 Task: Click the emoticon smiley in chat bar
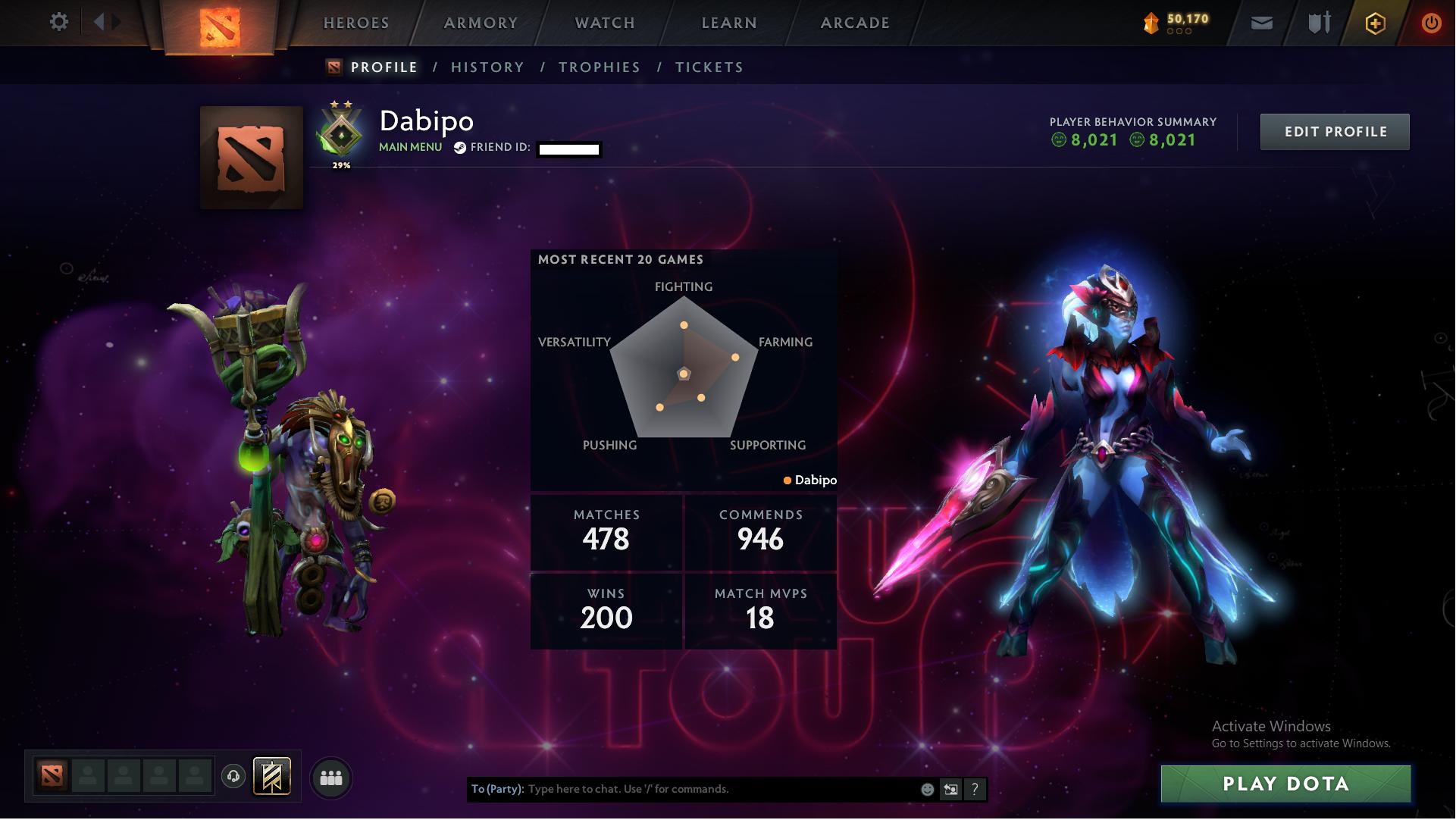tap(926, 788)
